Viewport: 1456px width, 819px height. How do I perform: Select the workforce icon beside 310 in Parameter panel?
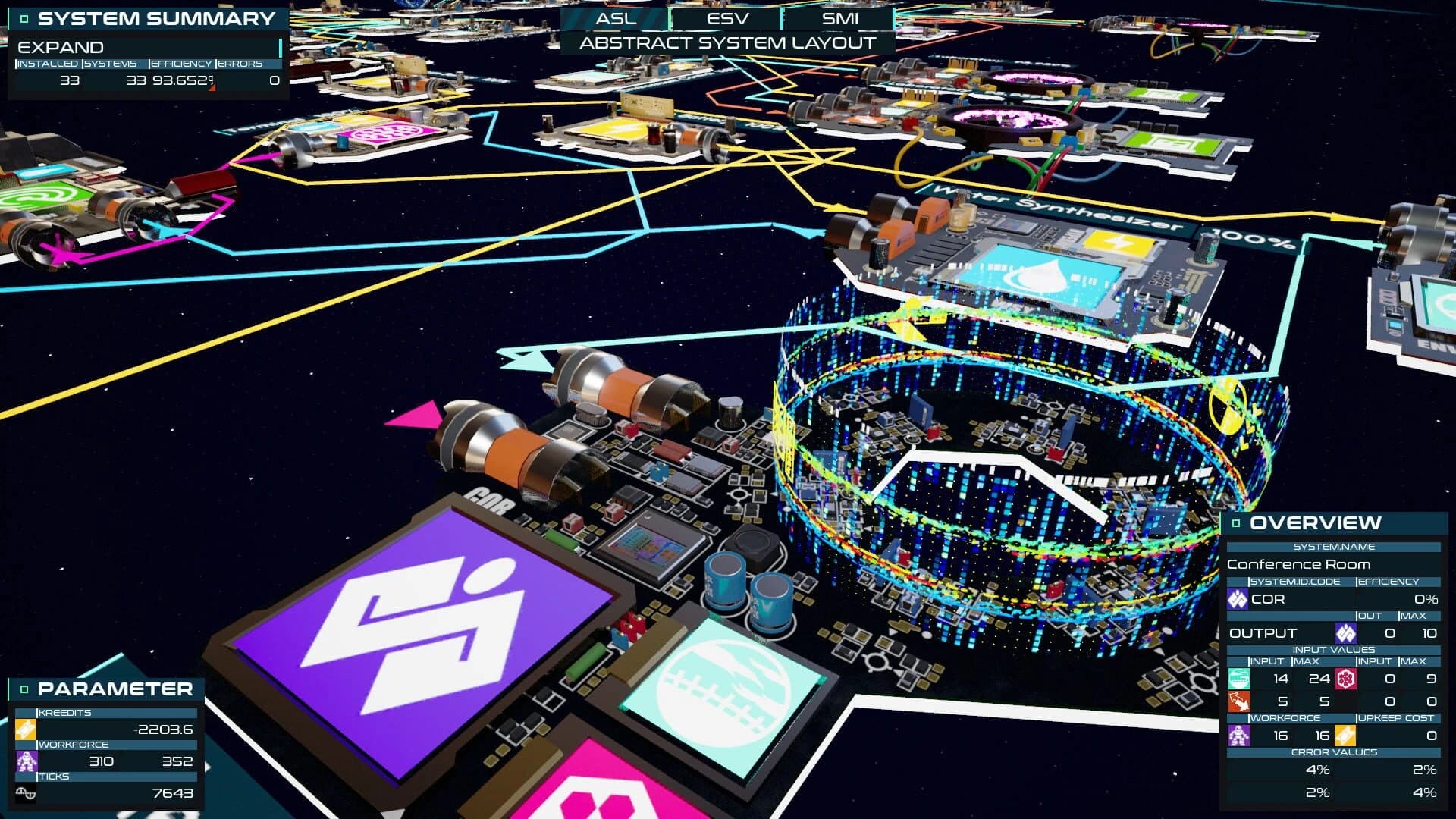pos(25,761)
